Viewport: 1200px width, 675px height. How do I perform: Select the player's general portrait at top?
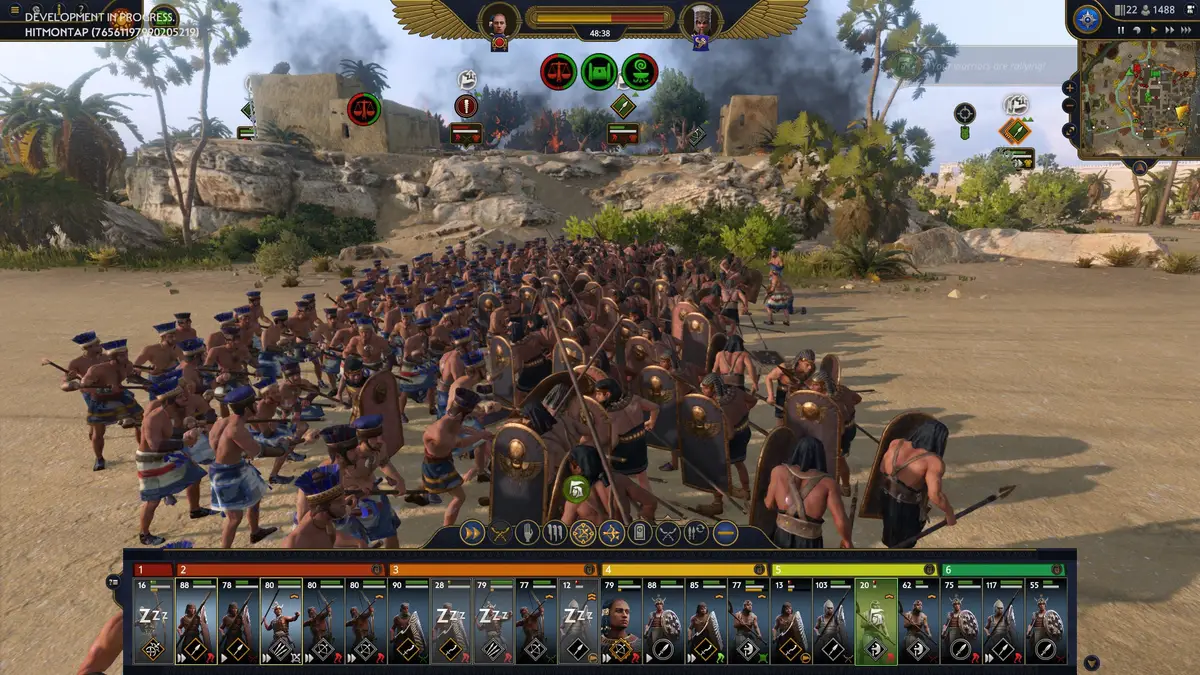499,20
